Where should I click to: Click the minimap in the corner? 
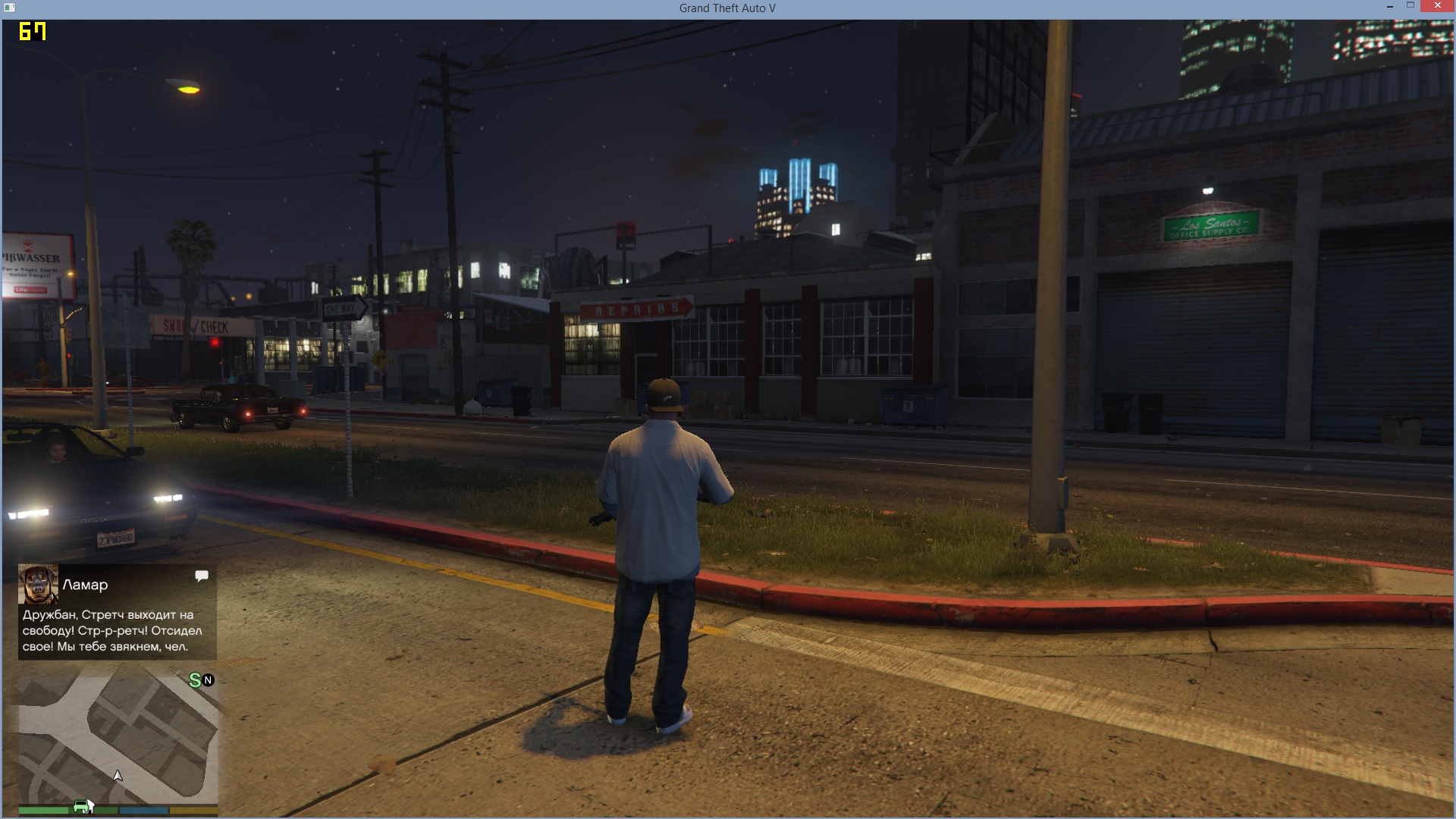118,739
